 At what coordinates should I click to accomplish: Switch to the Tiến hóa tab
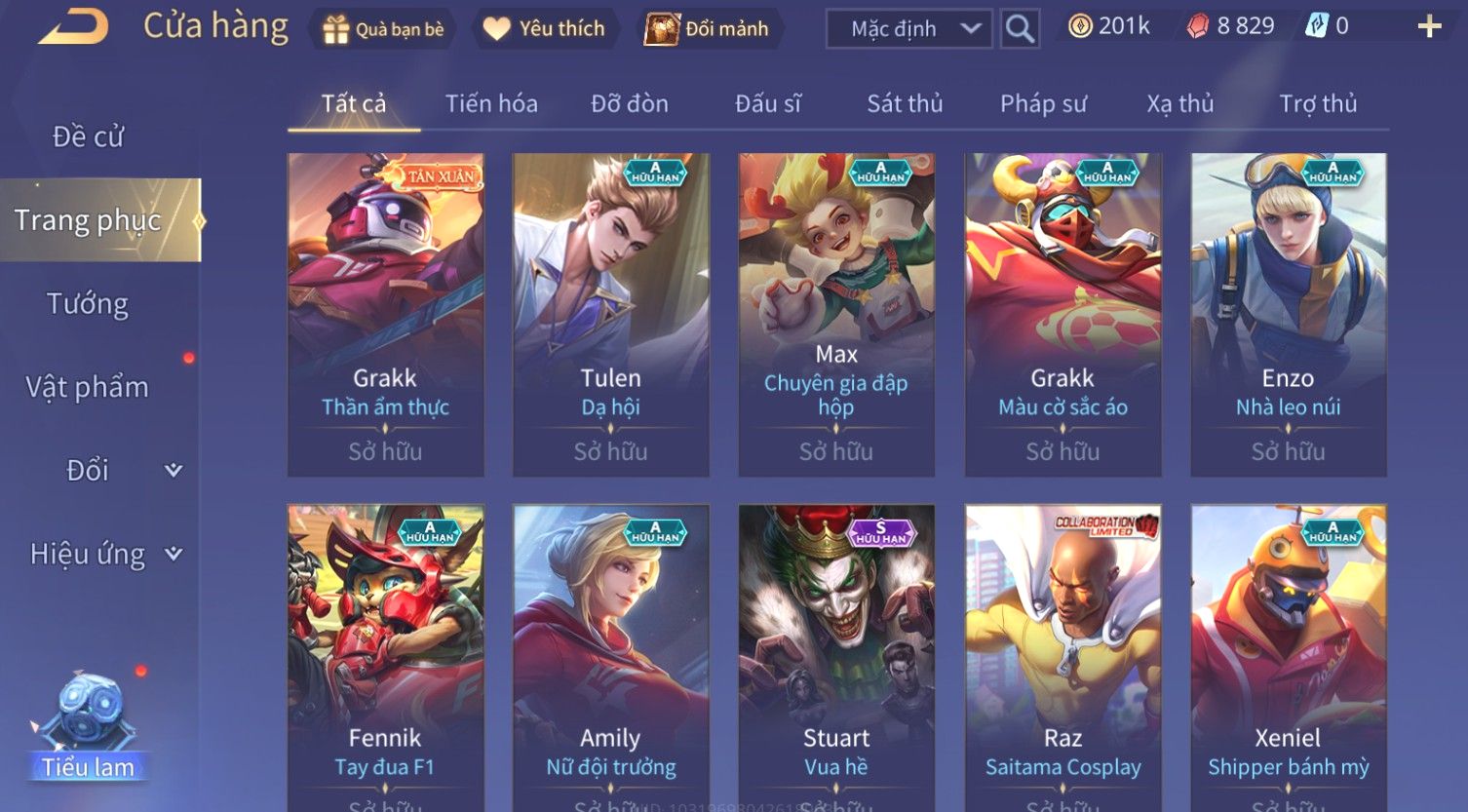(491, 103)
